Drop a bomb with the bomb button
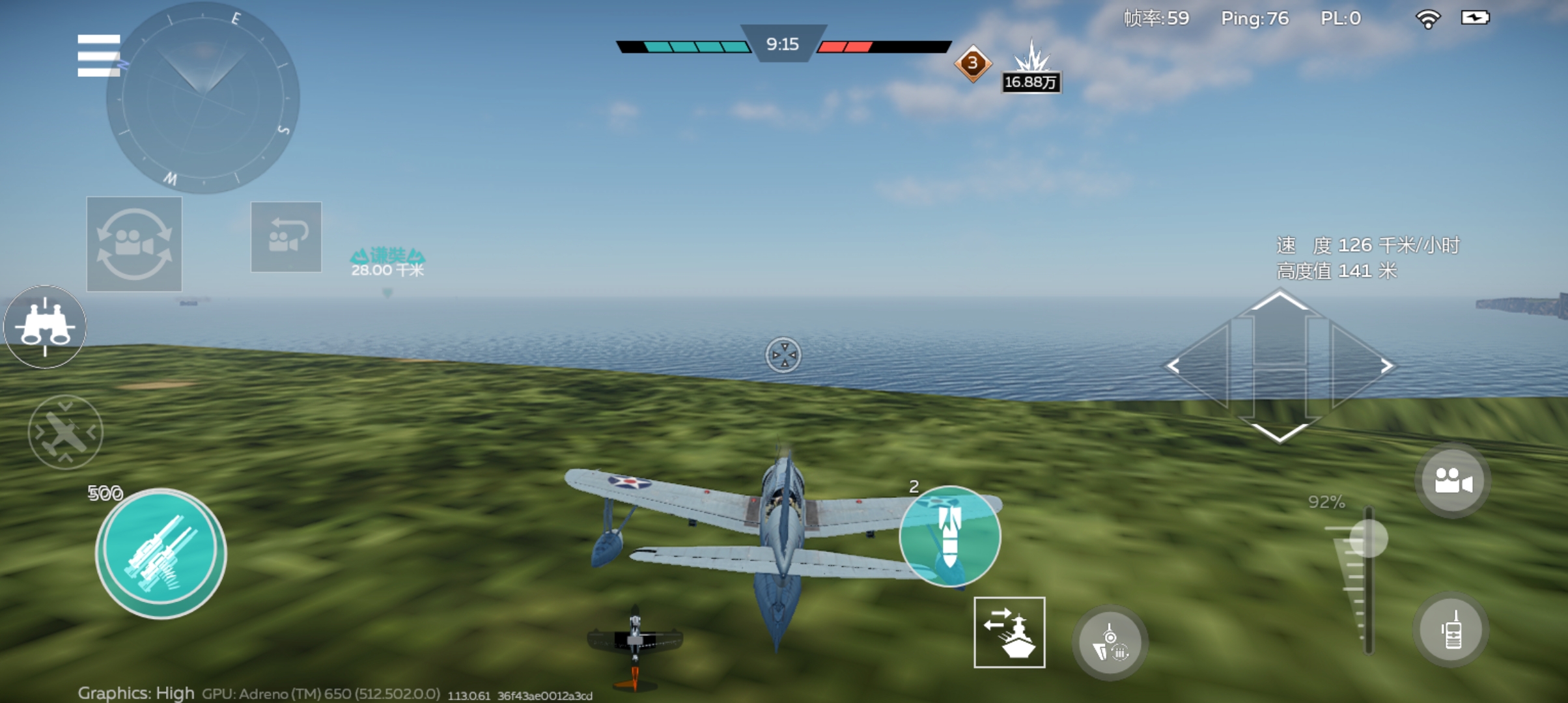Image resolution: width=1568 pixels, height=703 pixels. point(949,536)
